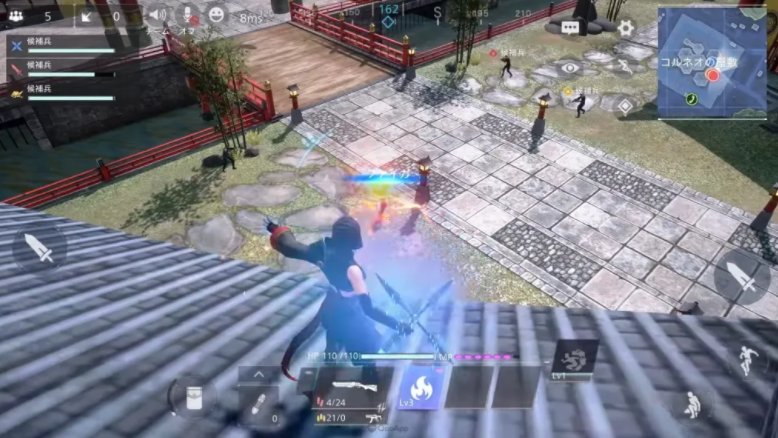Tap the sword melee attack button on the left
The image size is (778, 438).
pyautogui.click(x=39, y=246)
